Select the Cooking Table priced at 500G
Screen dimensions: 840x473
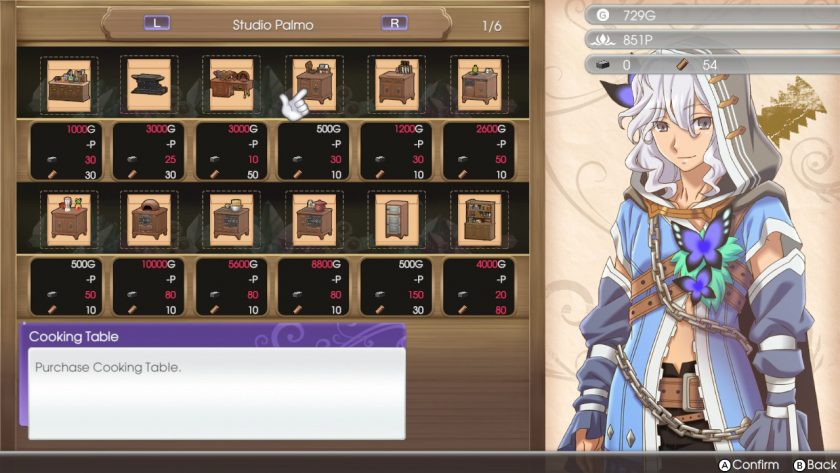coord(315,84)
